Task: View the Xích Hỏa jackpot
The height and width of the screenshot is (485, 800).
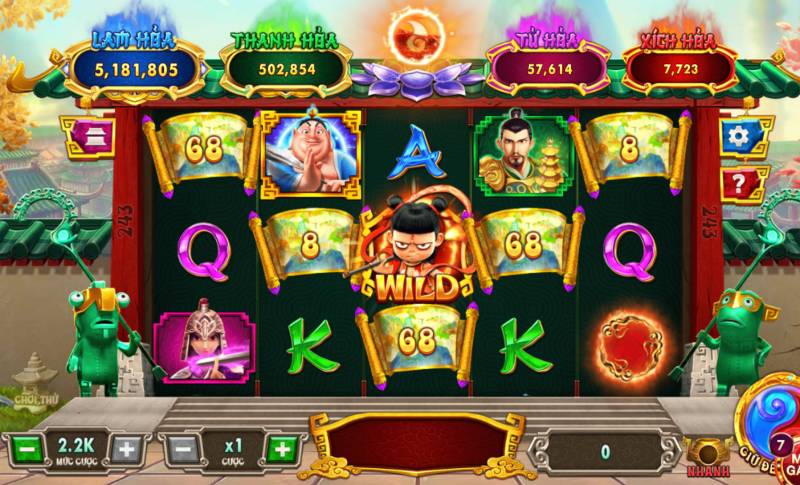Action: 679,68
